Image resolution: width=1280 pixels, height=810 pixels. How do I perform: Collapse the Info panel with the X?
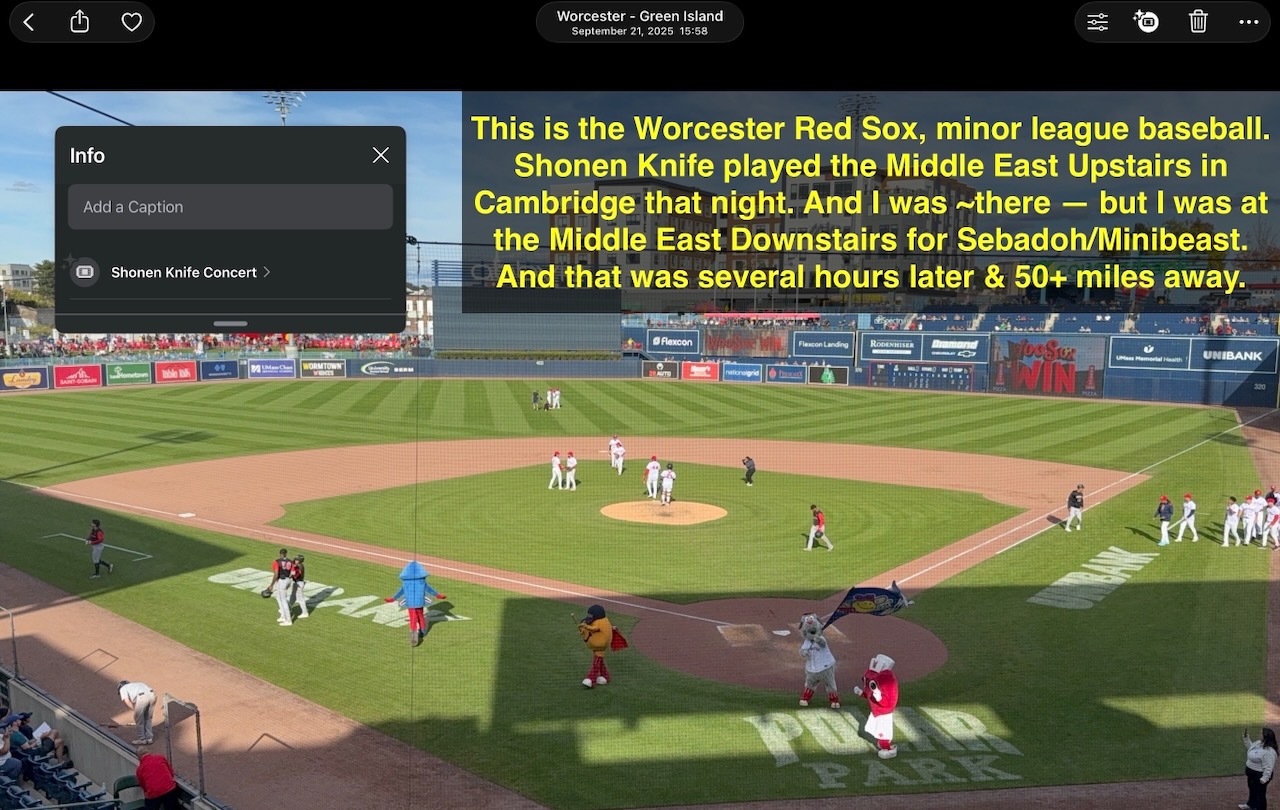pyautogui.click(x=380, y=155)
